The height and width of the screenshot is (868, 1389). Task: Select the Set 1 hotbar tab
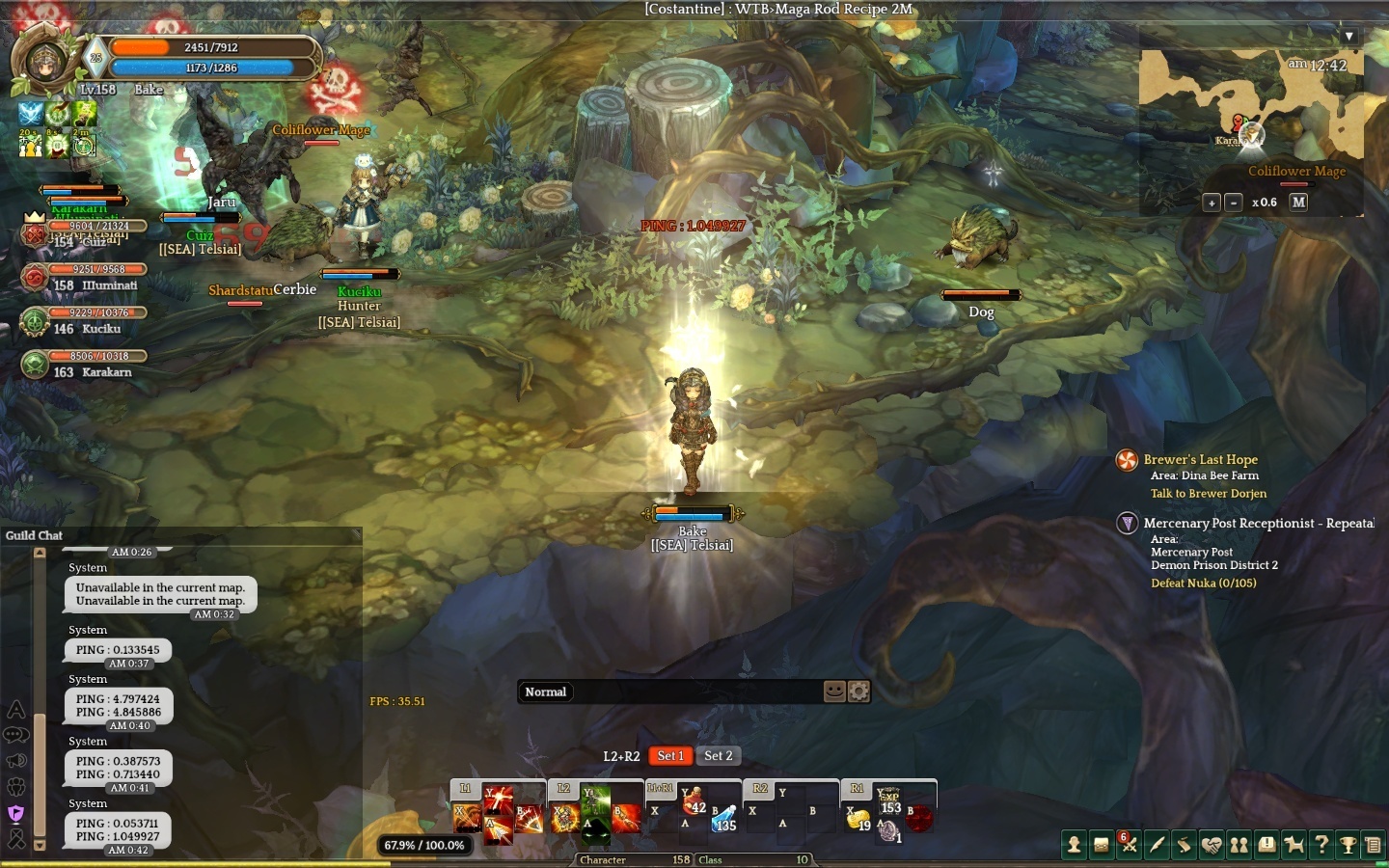tap(670, 756)
